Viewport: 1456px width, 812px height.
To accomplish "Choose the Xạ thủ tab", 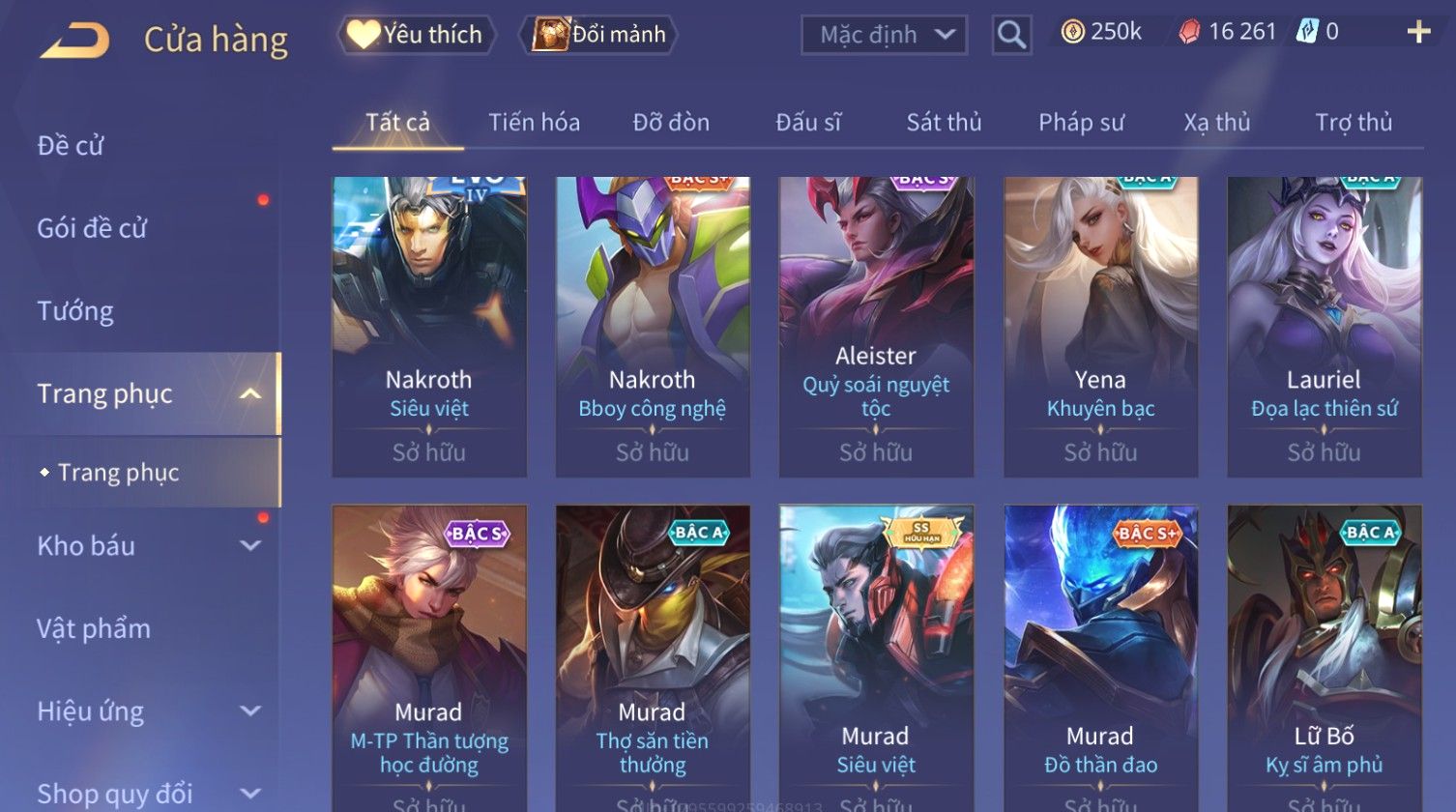I will click(x=1217, y=123).
